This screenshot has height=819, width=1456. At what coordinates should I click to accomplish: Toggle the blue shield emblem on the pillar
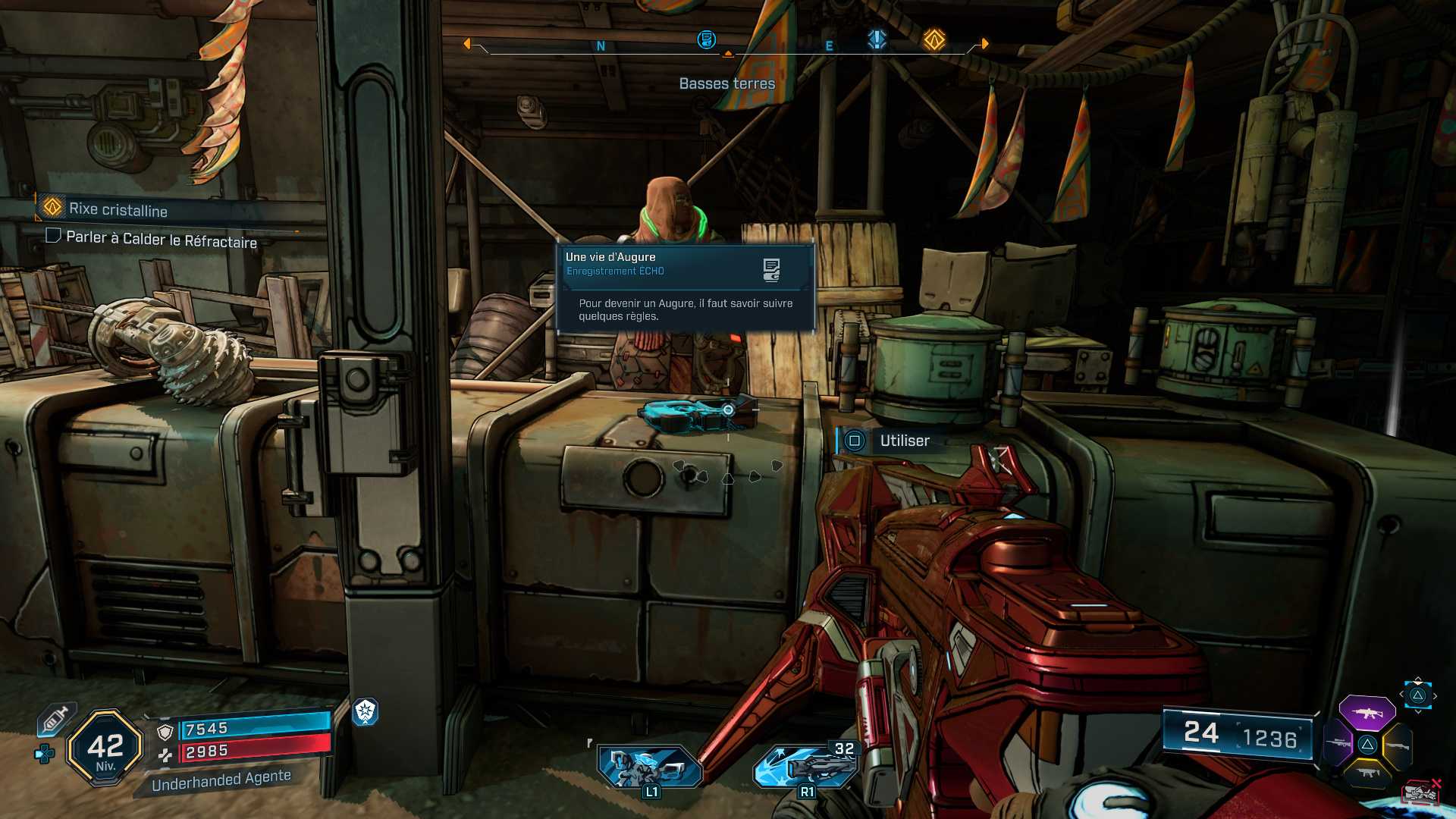click(367, 713)
